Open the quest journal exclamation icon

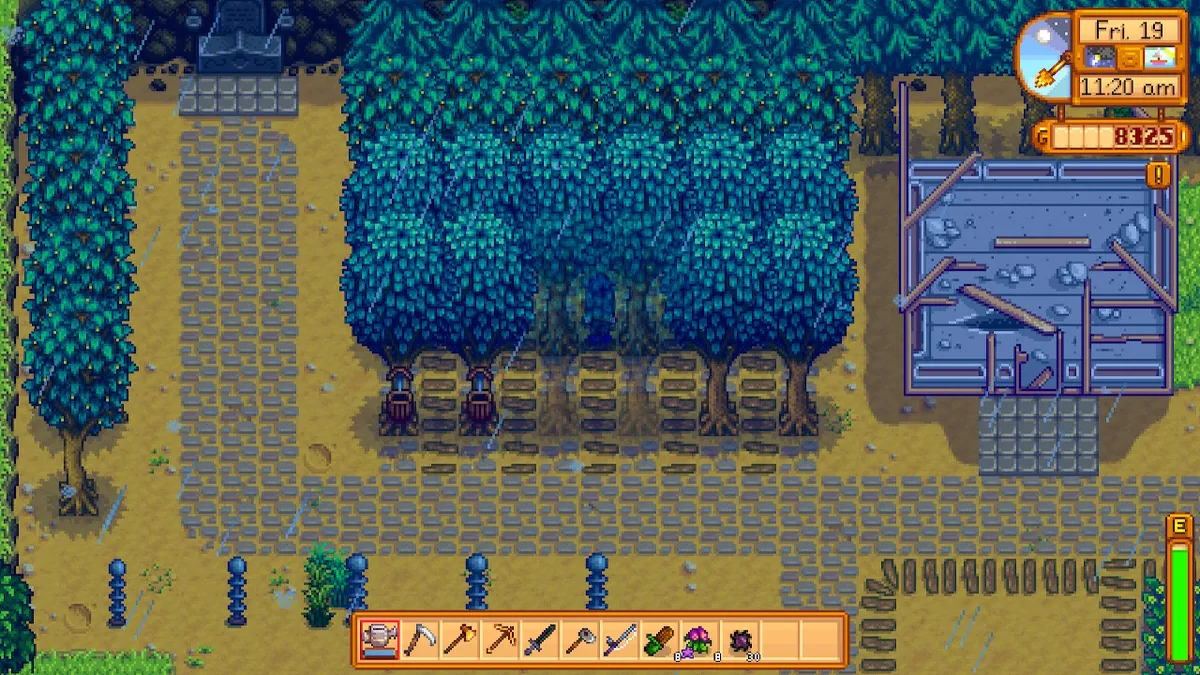tap(1159, 175)
